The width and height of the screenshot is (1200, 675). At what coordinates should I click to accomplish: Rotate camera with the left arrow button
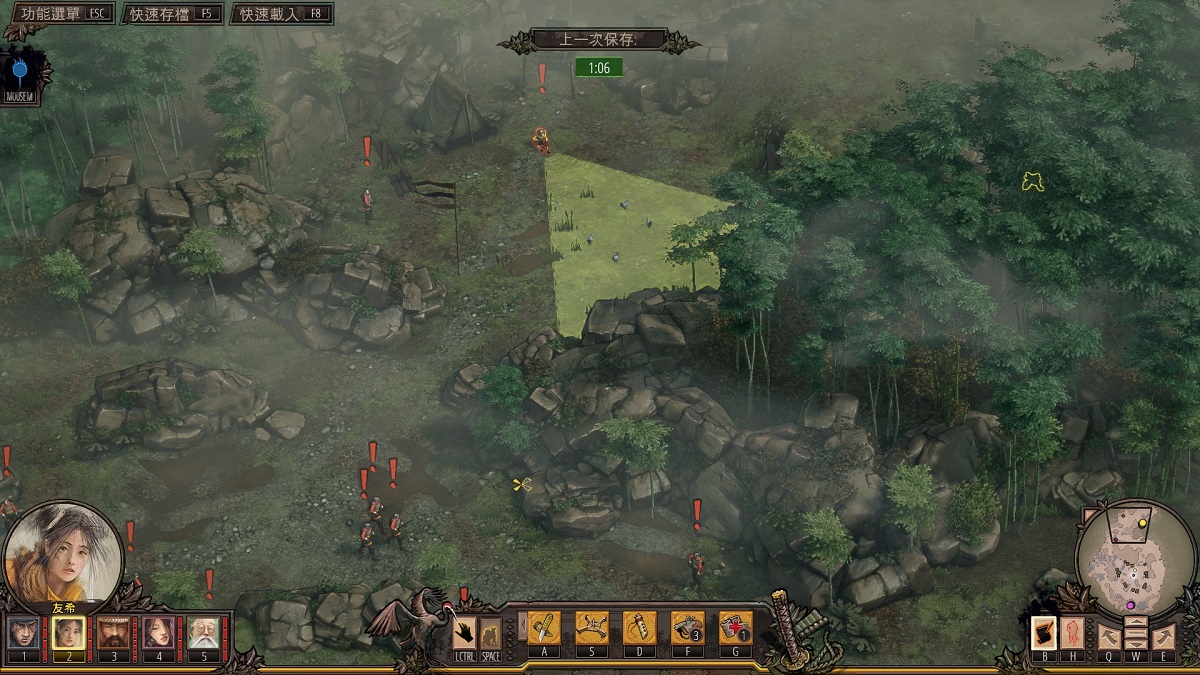click(x=1108, y=636)
